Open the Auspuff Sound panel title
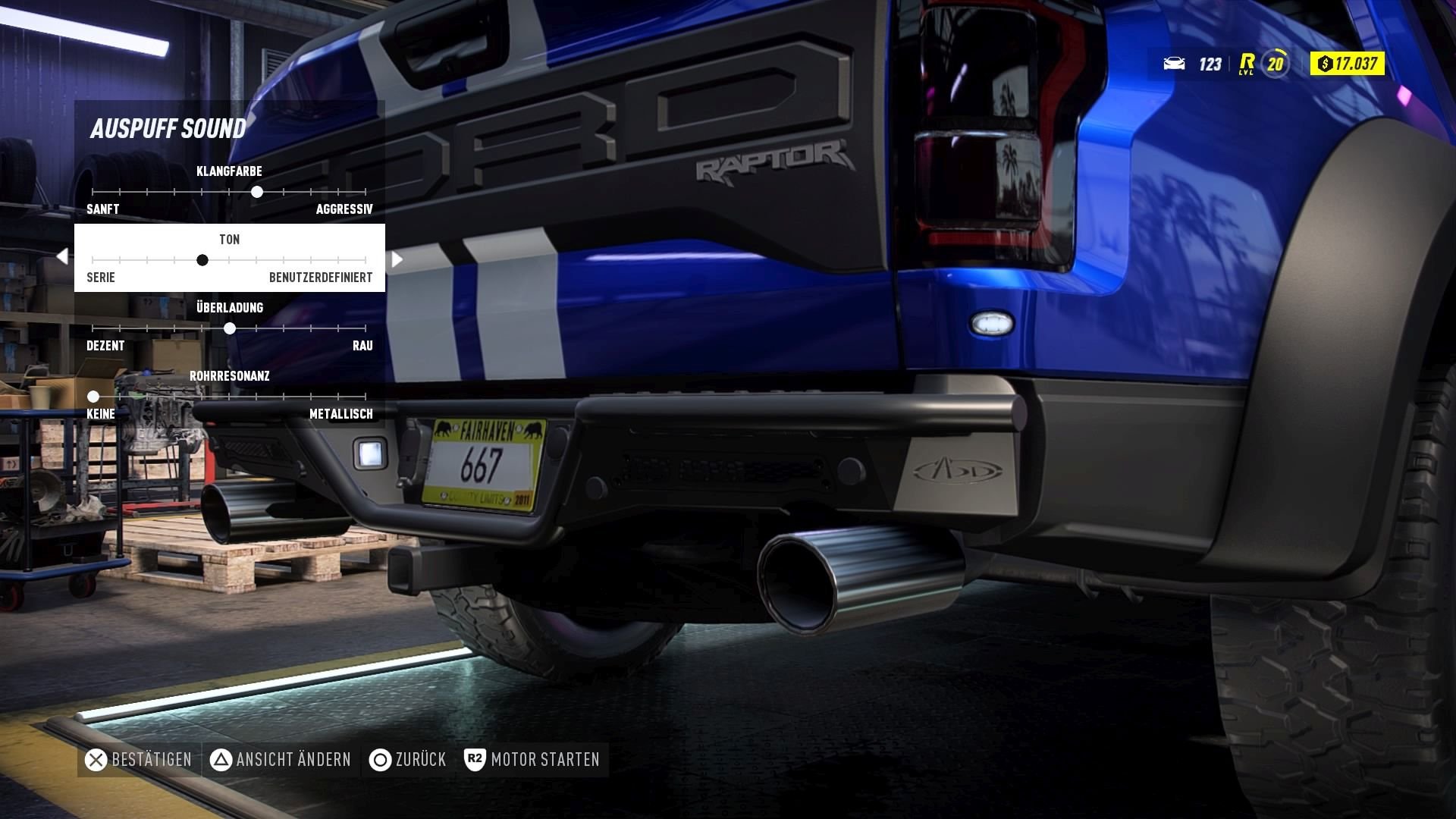The image size is (1456, 819). (168, 127)
